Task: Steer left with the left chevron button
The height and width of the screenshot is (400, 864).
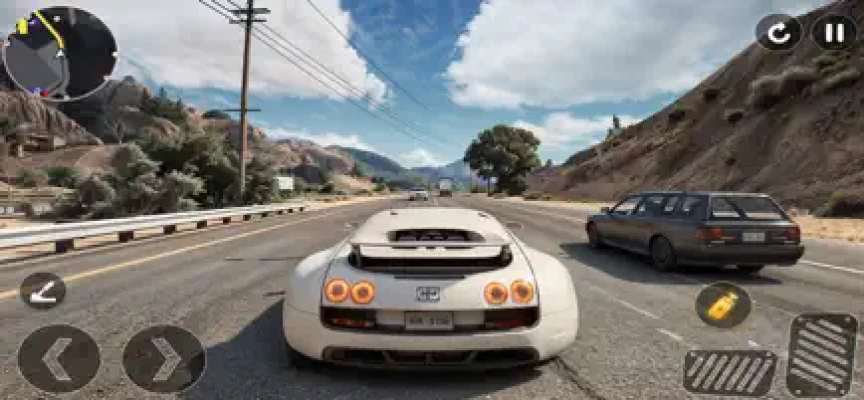Action: pos(58,358)
